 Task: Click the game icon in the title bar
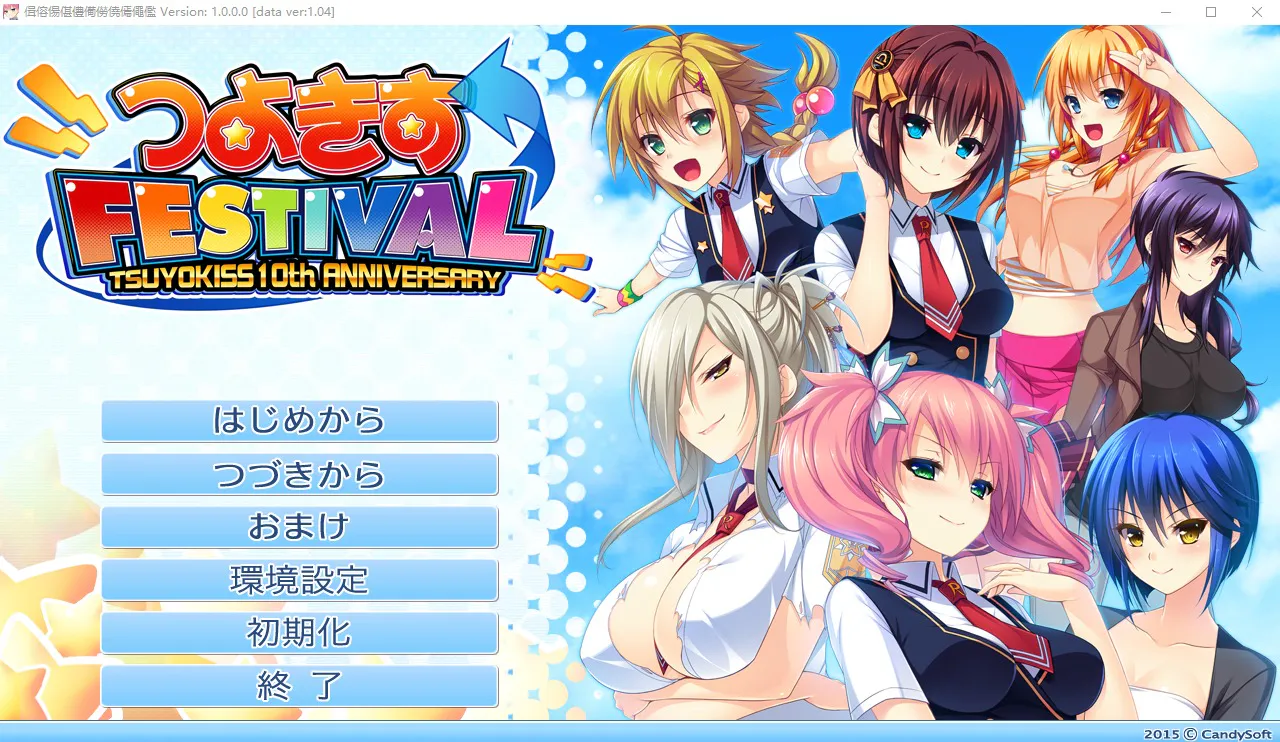(13, 12)
